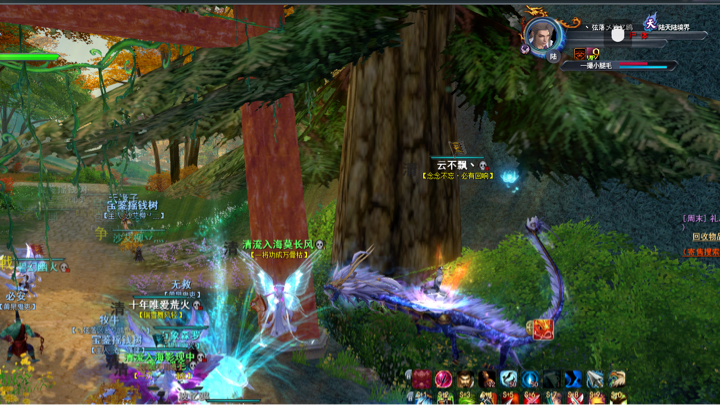The height and width of the screenshot is (405, 720).
Task: Select the eagle head skill icon
Action: coord(617,379)
